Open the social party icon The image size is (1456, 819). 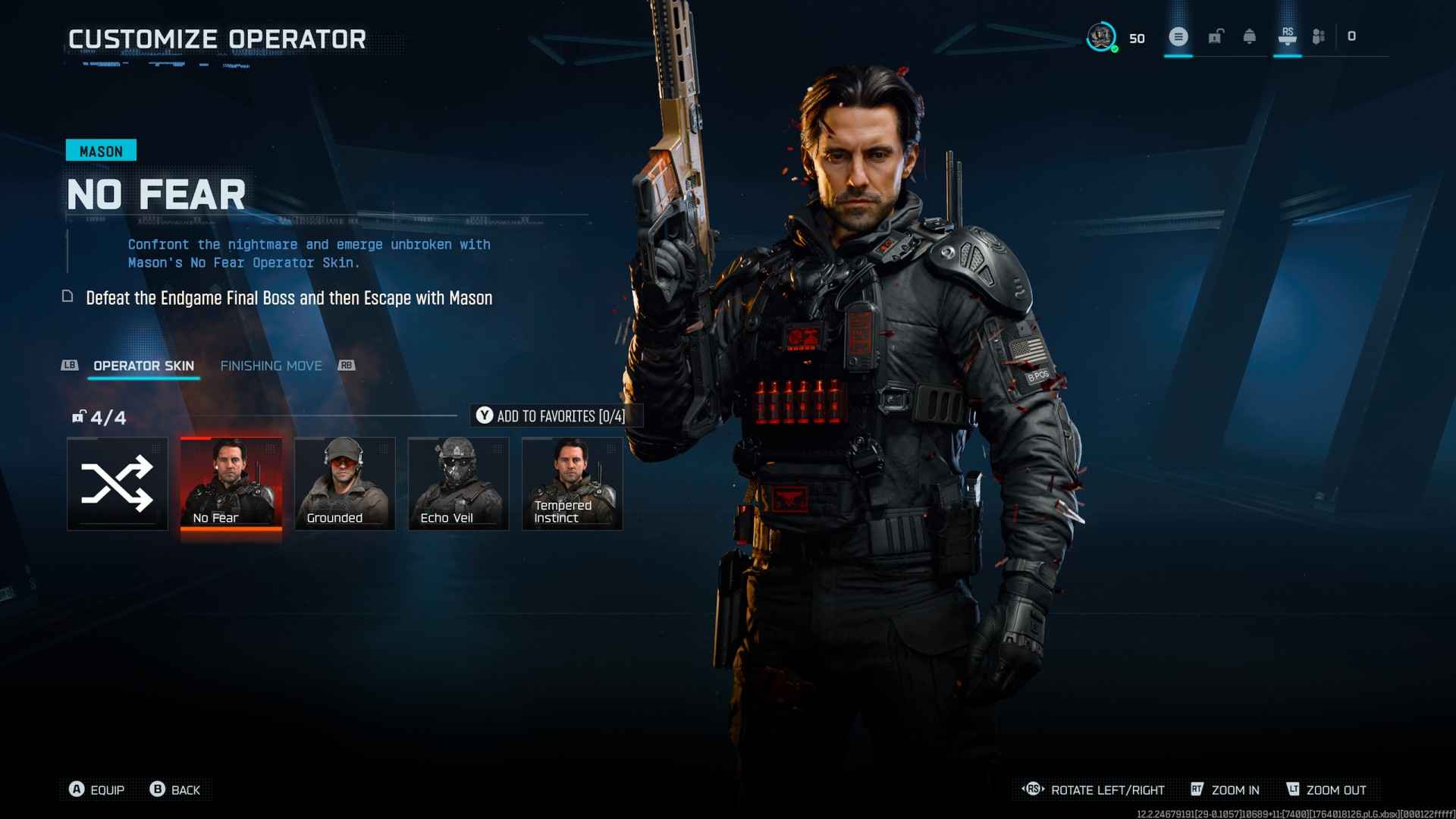pyautogui.click(x=1319, y=36)
